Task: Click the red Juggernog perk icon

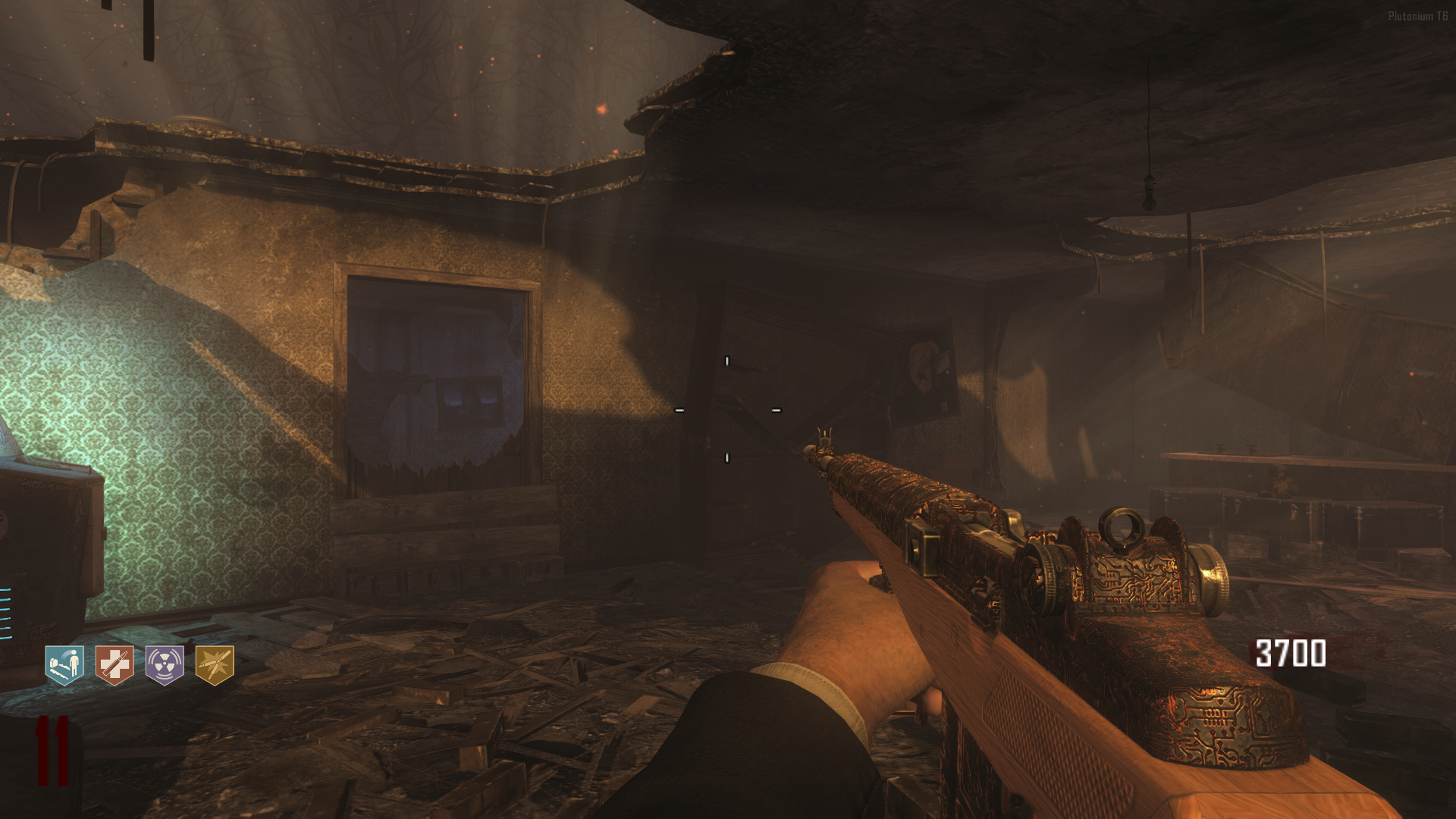Action: 115,665
